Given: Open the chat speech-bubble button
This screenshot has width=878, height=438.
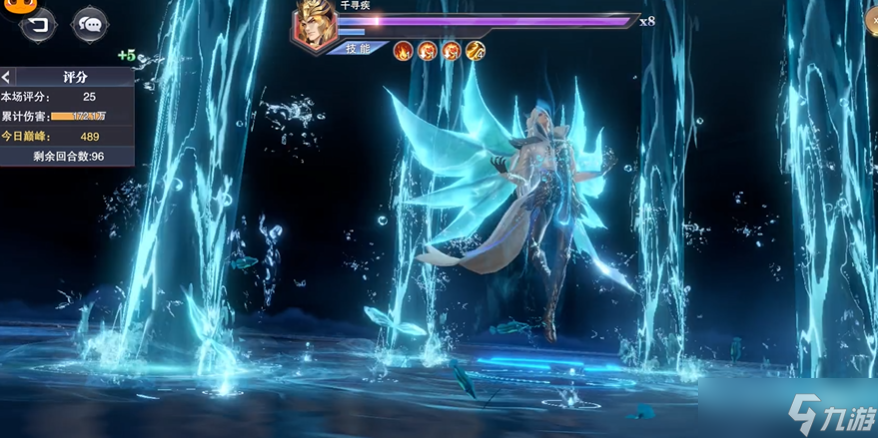Looking at the screenshot, I should click(x=90, y=24).
